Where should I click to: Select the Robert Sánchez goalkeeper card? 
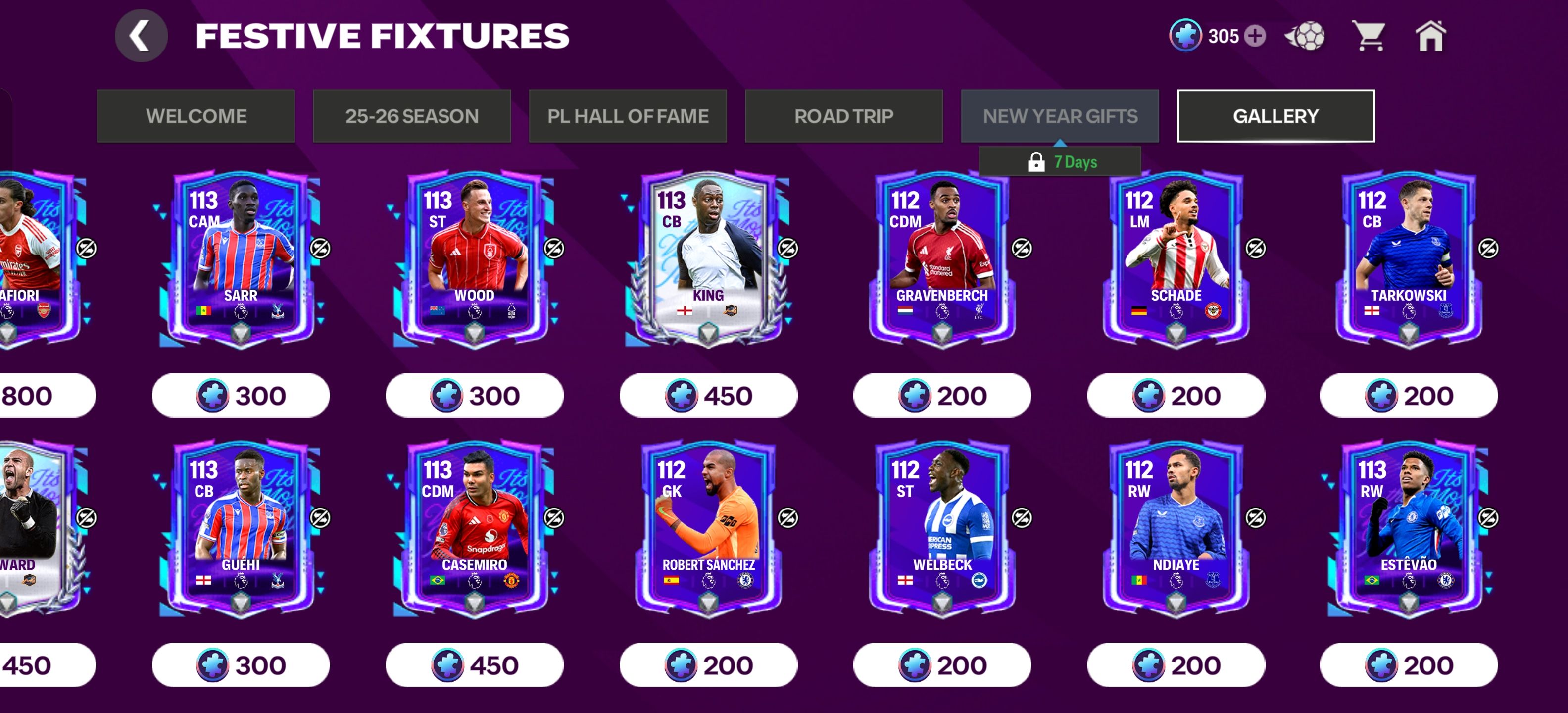[x=708, y=528]
